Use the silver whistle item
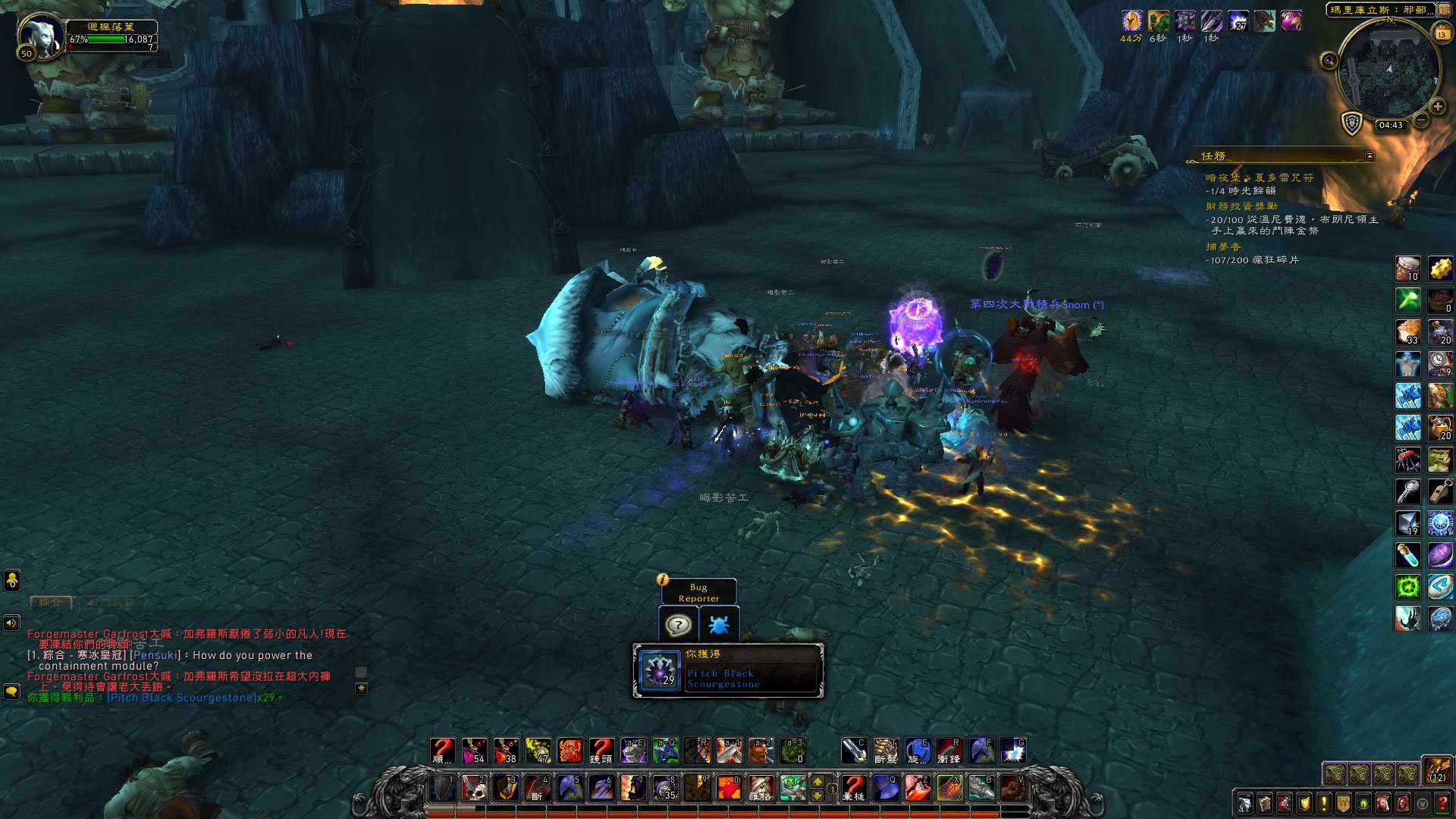Image resolution: width=1456 pixels, height=819 pixels. (1440, 491)
